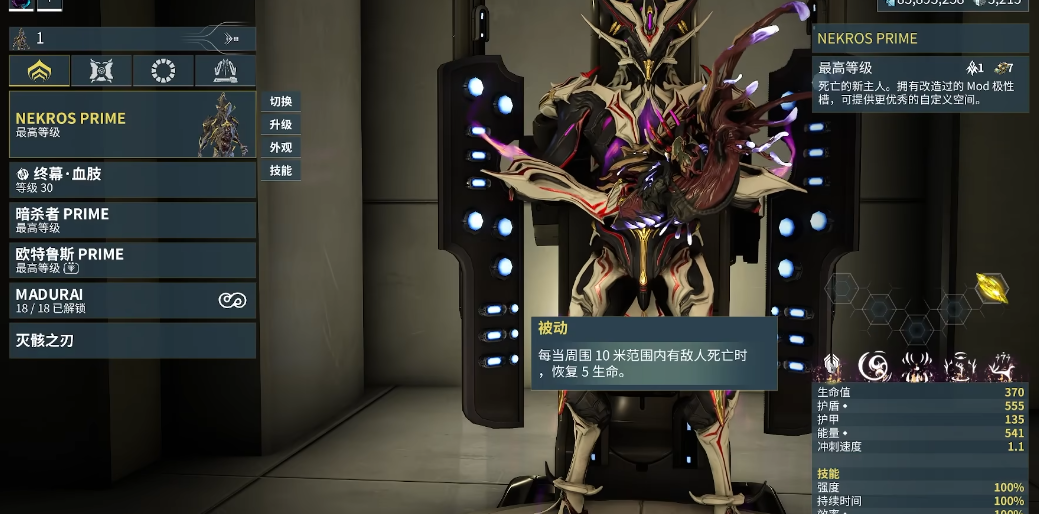Open the 技能 (abilities) menu
Screen dimensions: 1039x514
[281, 171]
